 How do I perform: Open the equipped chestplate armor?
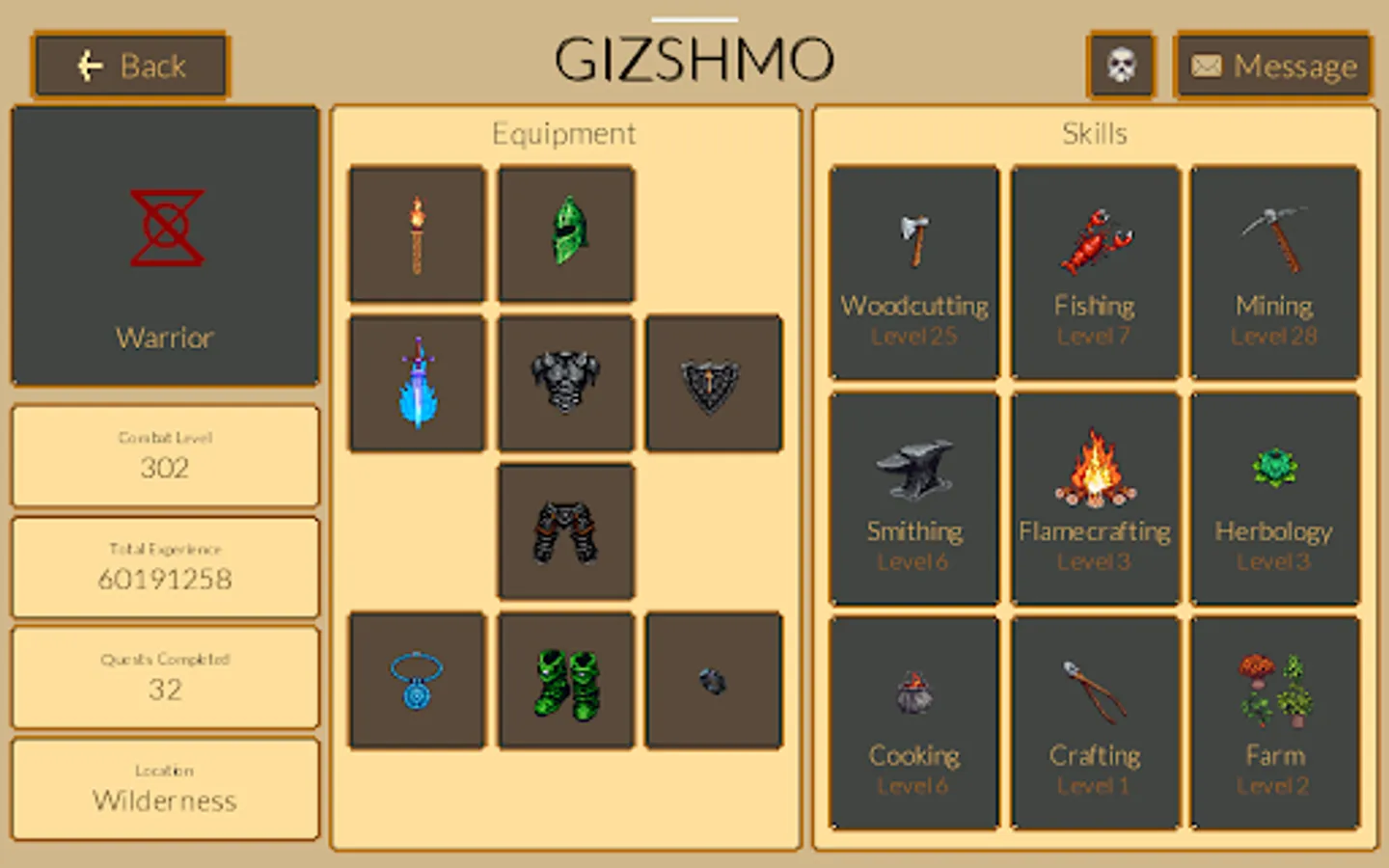click(x=565, y=382)
